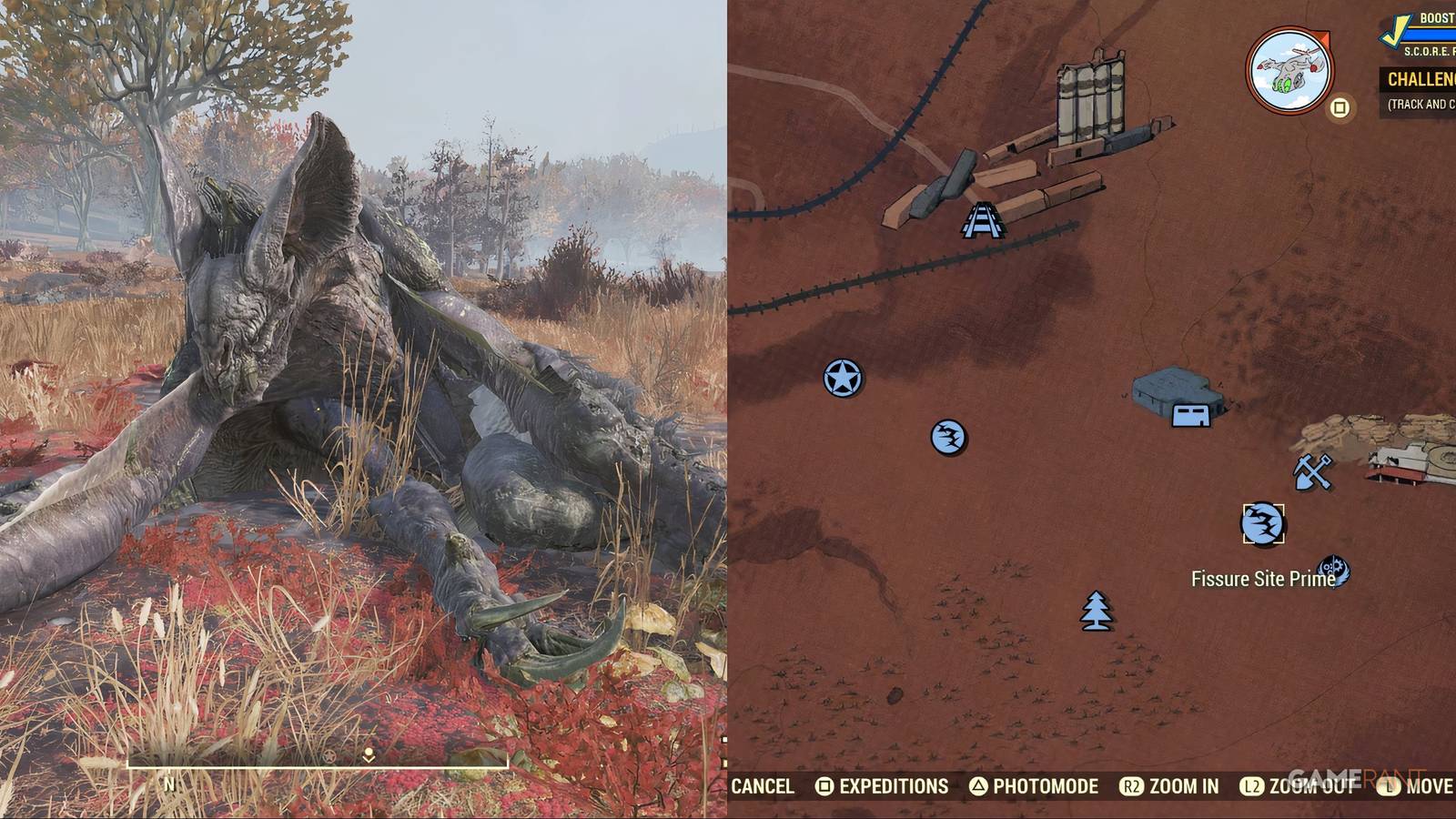Screen dimensions: 1456x819
Task: Open the CHALLENGE panel header
Action: coord(1421,80)
